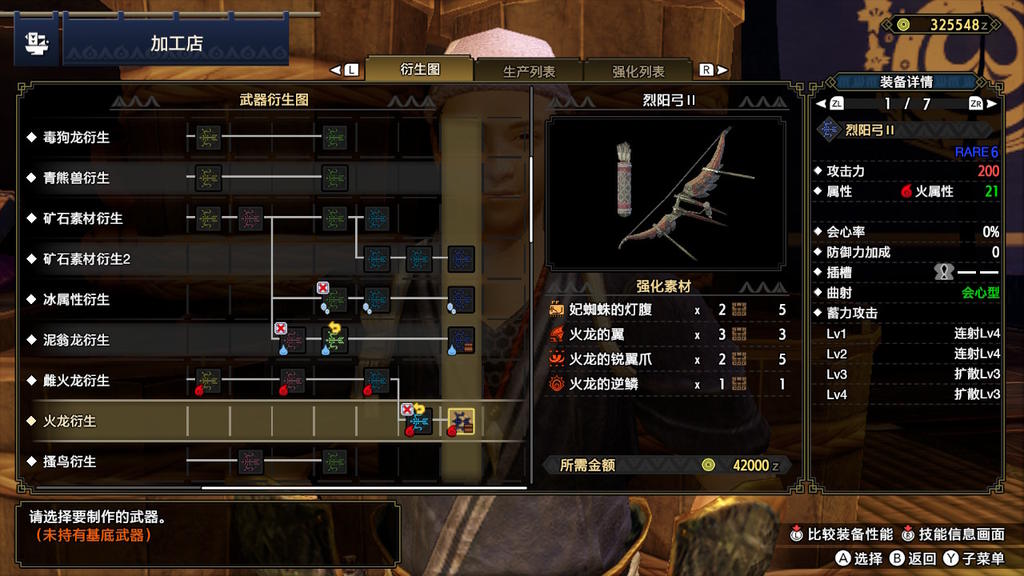The height and width of the screenshot is (576, 1024).
Task: Select the 泥翁龙衍生 row label
Action: tap(76, 340)
